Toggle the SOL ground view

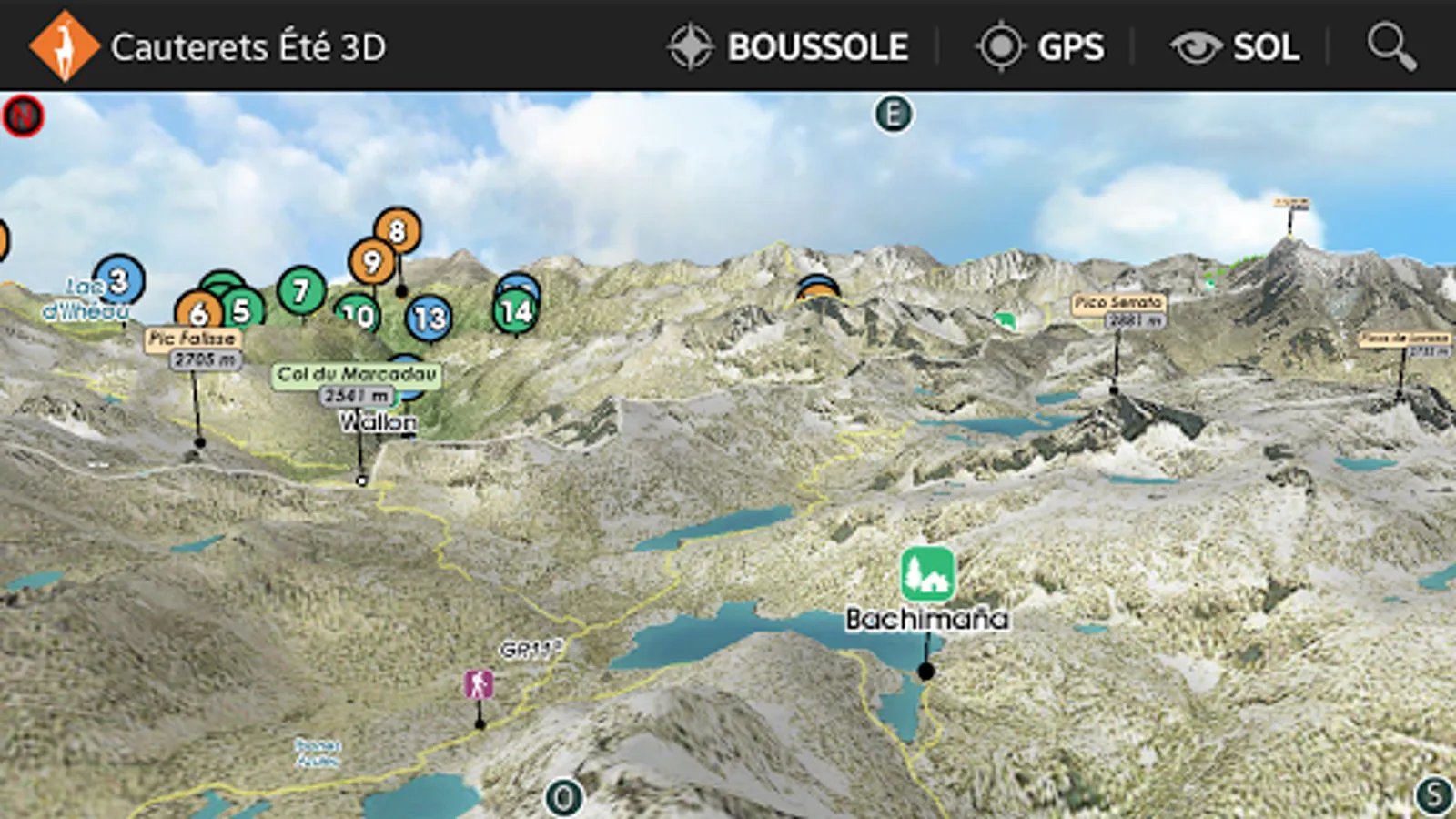(1235, 46)
